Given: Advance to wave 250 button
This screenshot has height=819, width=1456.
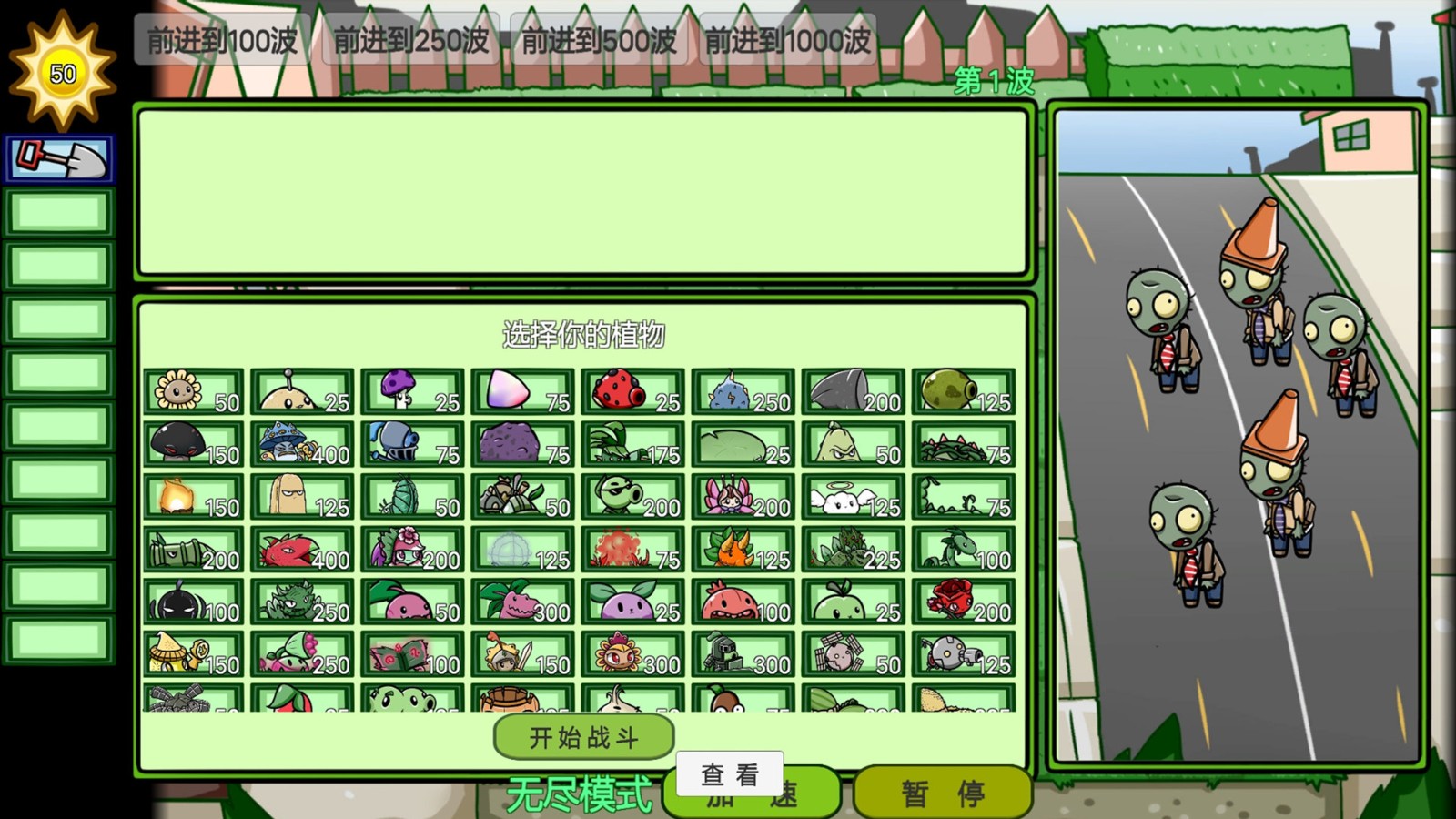Looking at the screenshot, I should click(x=410, y=40).
